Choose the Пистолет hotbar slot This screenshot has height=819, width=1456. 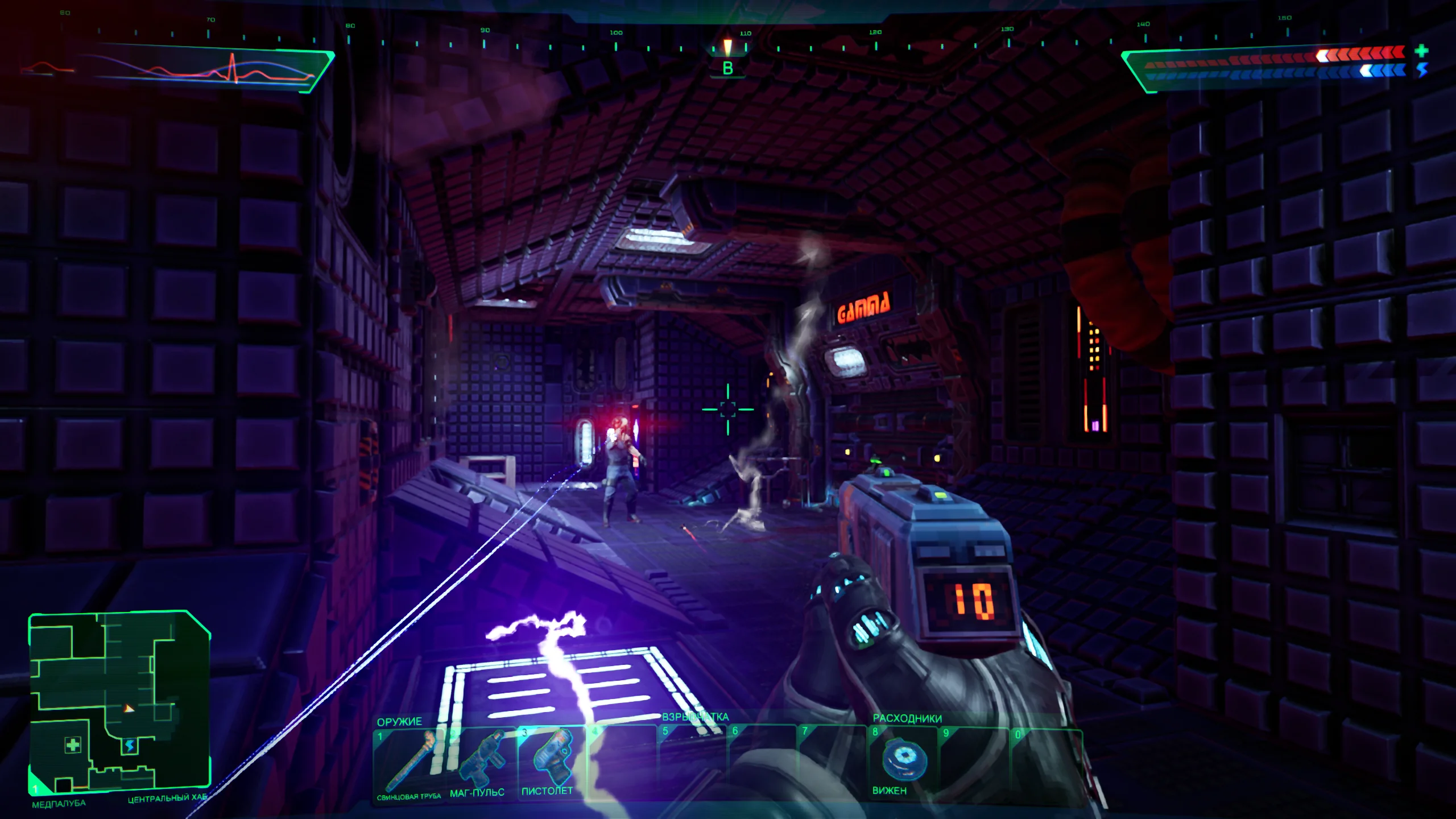[x=549, y=762]
